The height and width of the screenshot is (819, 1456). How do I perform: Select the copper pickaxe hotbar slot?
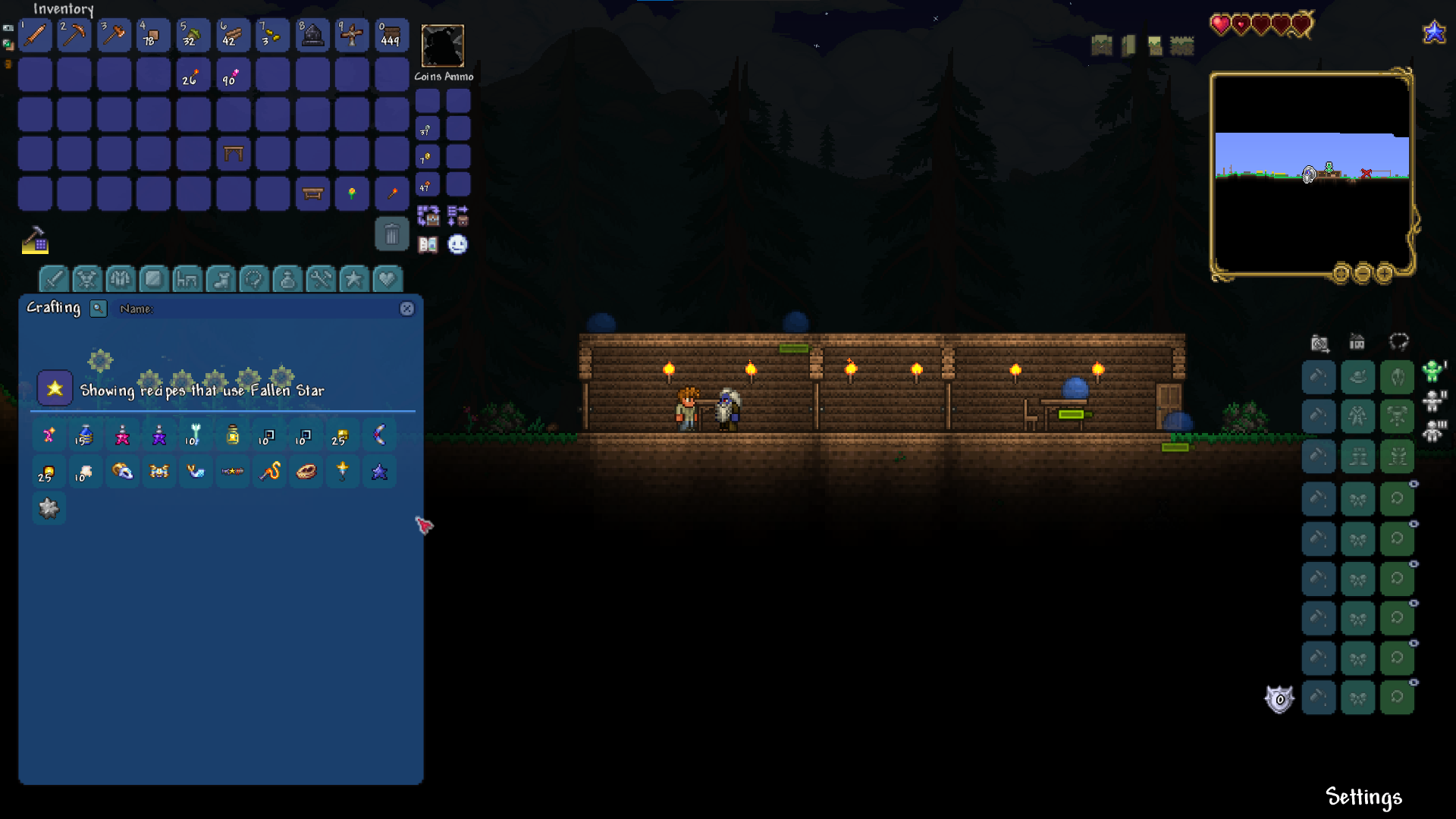pyautogui.click(x=74, y=35)
